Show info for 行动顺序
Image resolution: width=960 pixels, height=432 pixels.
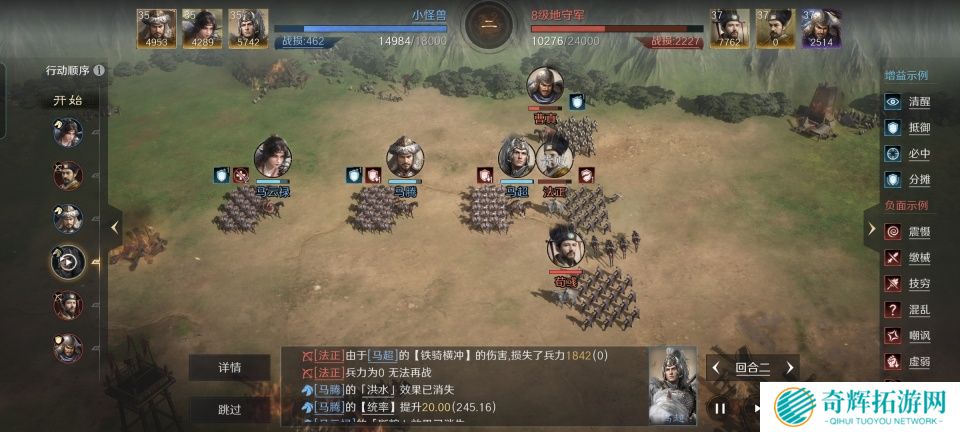coord(99,70)
